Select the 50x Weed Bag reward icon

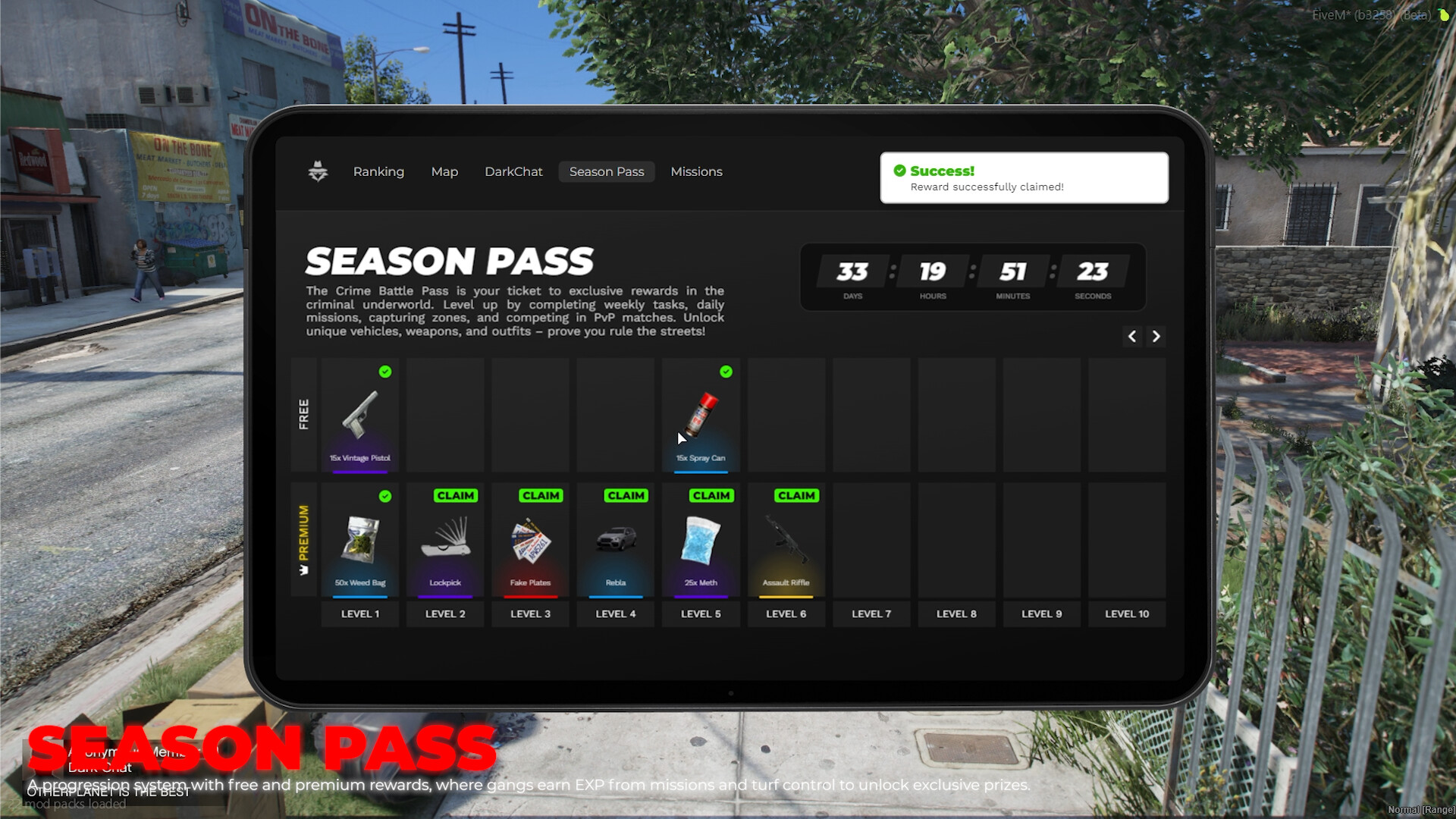coord(360,540)
